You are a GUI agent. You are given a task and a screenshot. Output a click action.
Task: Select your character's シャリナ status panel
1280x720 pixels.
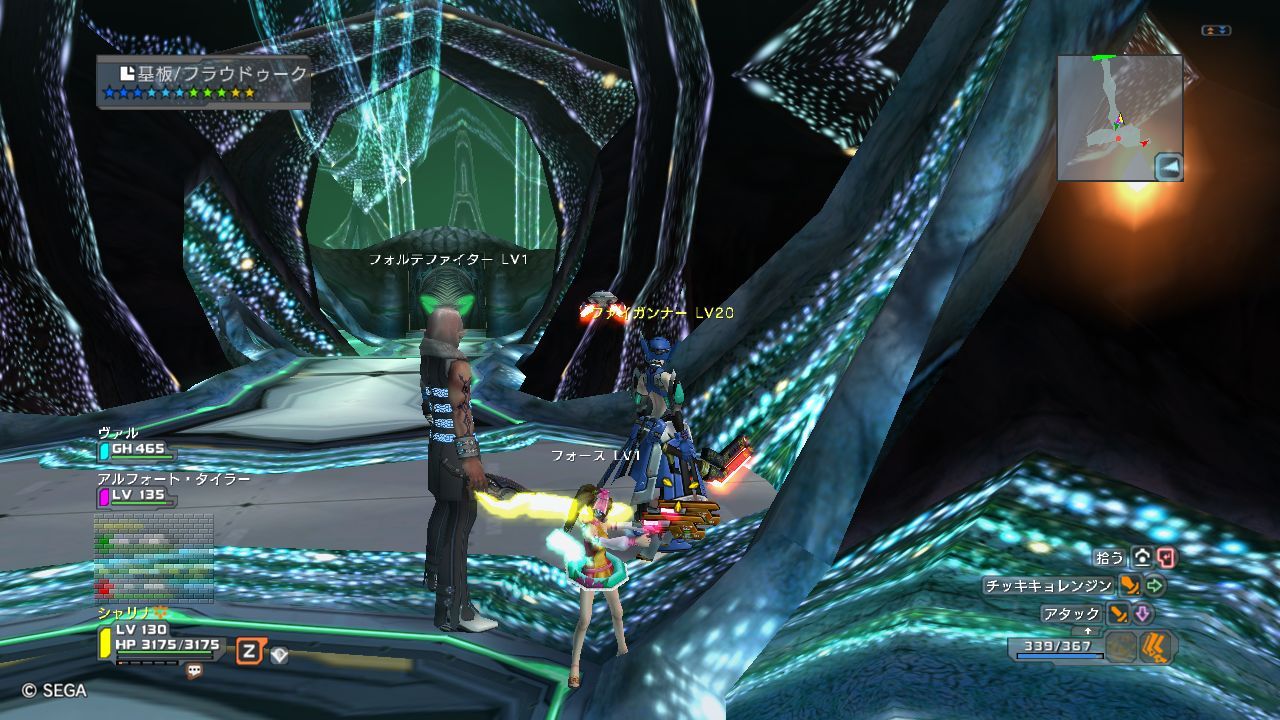click(160, 636)
